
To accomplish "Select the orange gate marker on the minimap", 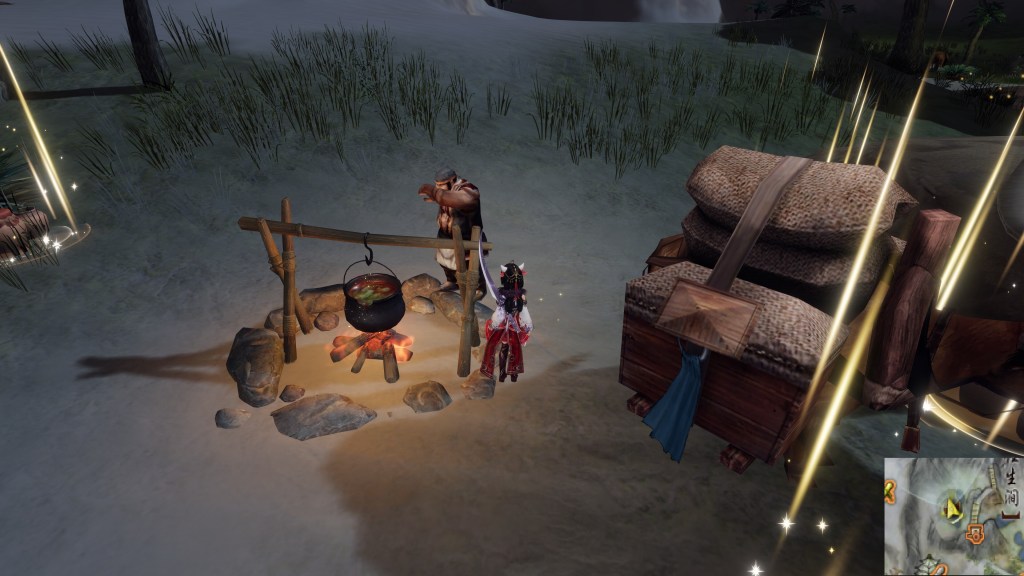I will 975,535.
